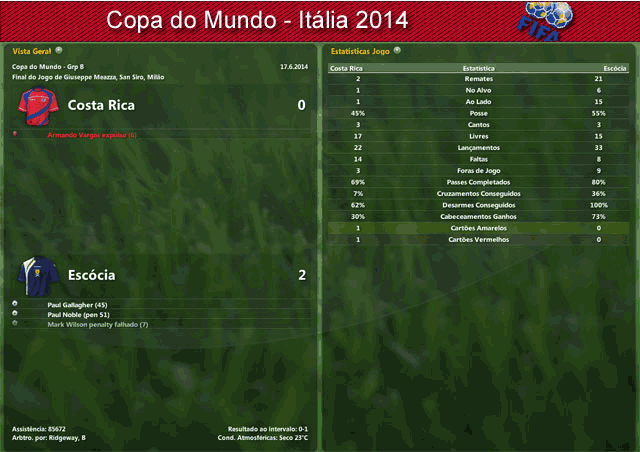The height and width of the screenshot is (452, 640).
Task: Open the Estatísticas Jogo panel dropdown
Action: (x=397, y=49)
